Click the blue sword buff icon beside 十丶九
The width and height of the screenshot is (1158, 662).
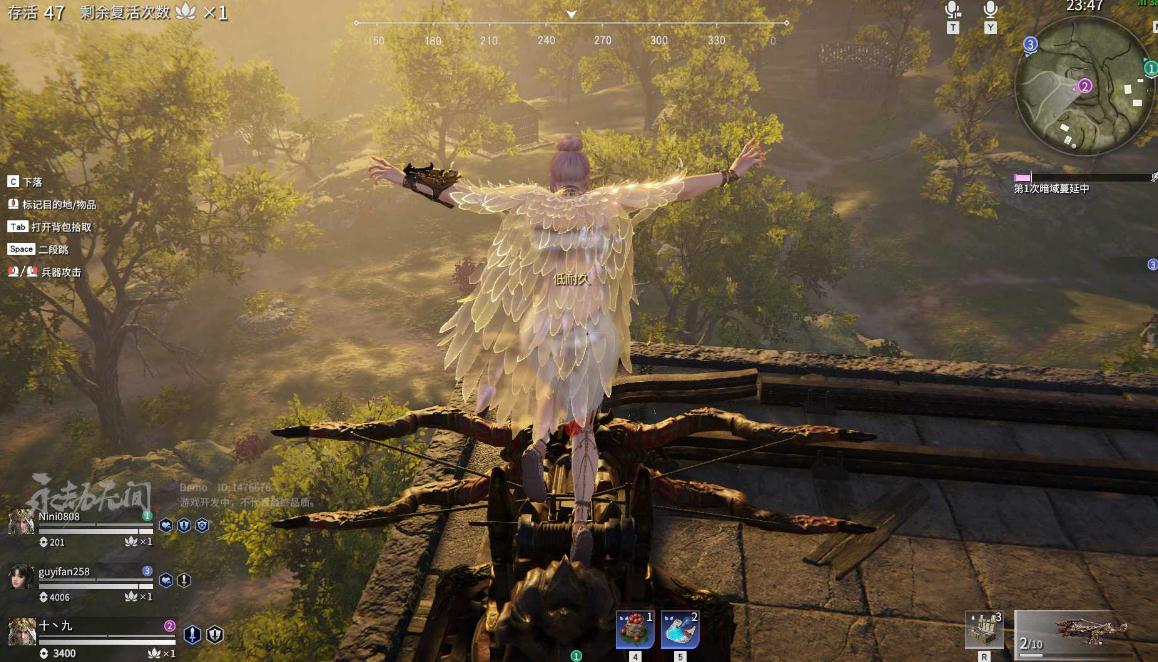[x=192, y=634]
